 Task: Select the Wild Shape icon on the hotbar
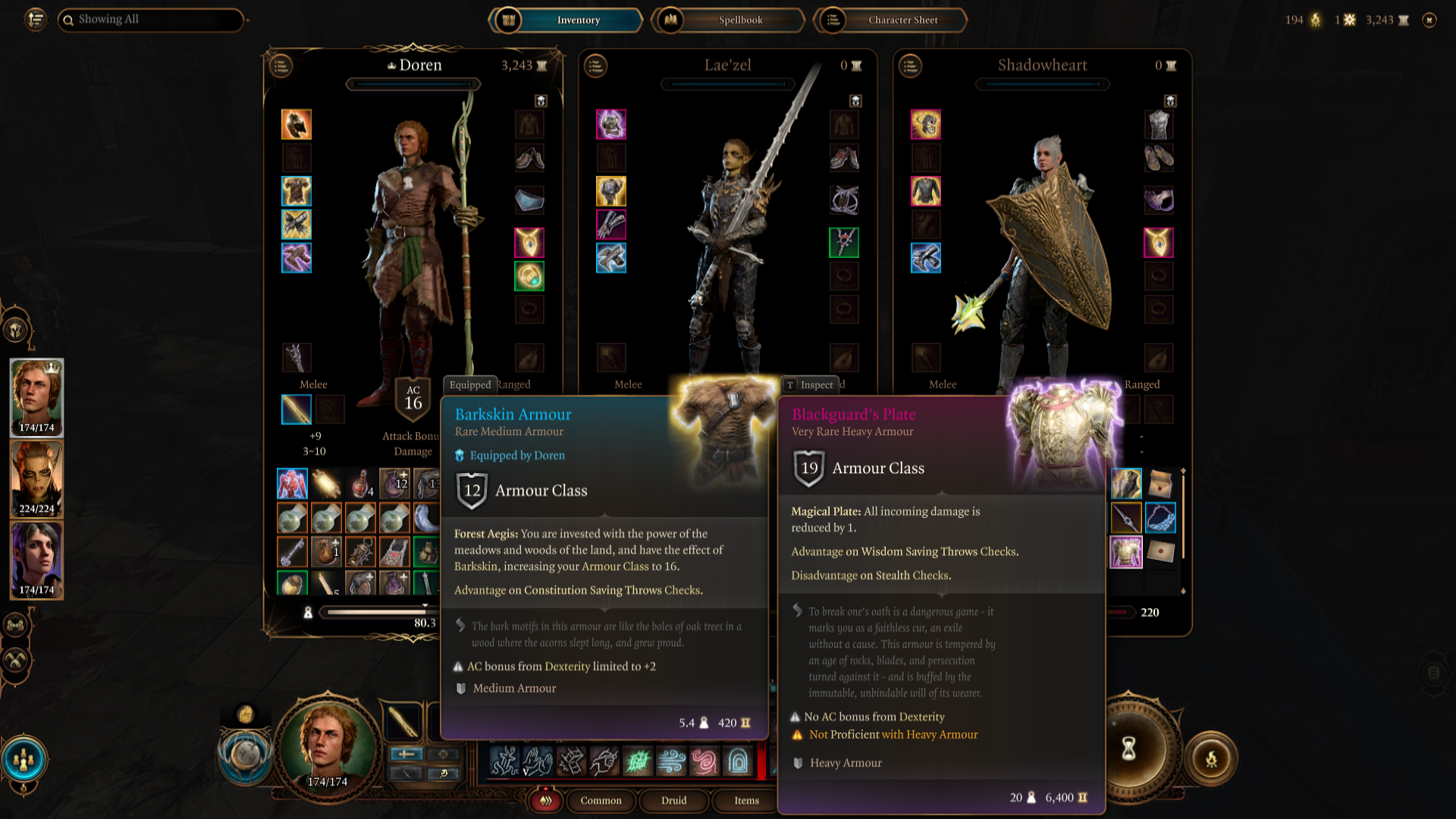[506, 762]
